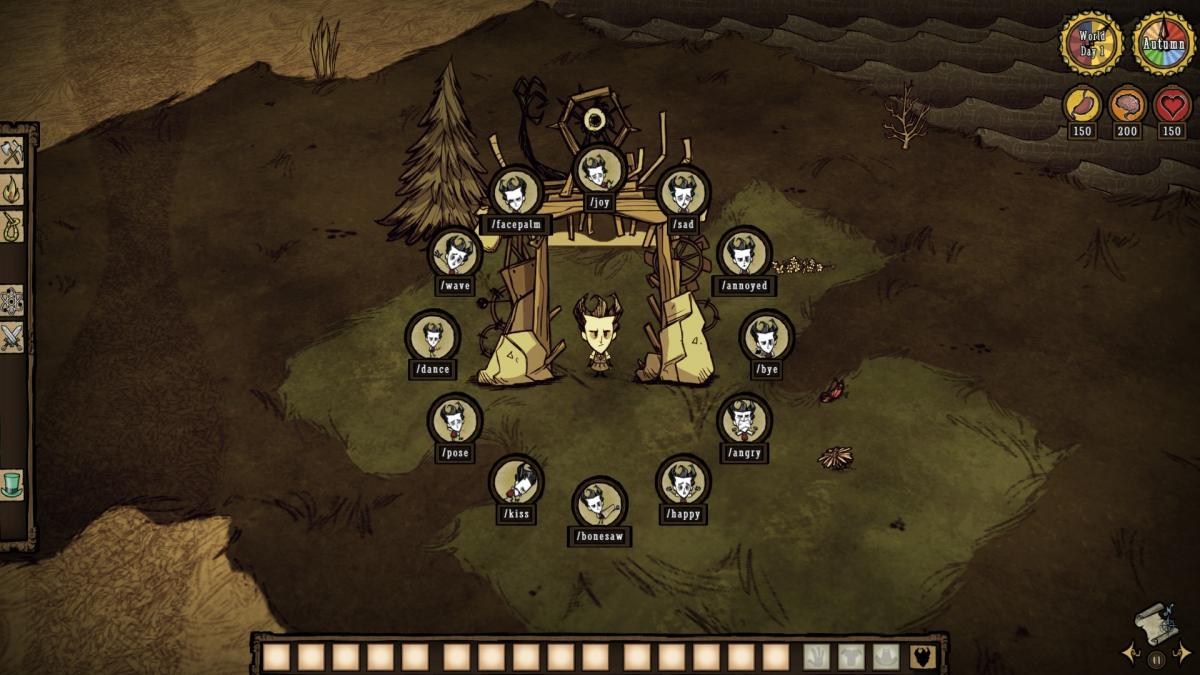
Task: Open the Tools crafting tab
Action: [x=12, y=153]
